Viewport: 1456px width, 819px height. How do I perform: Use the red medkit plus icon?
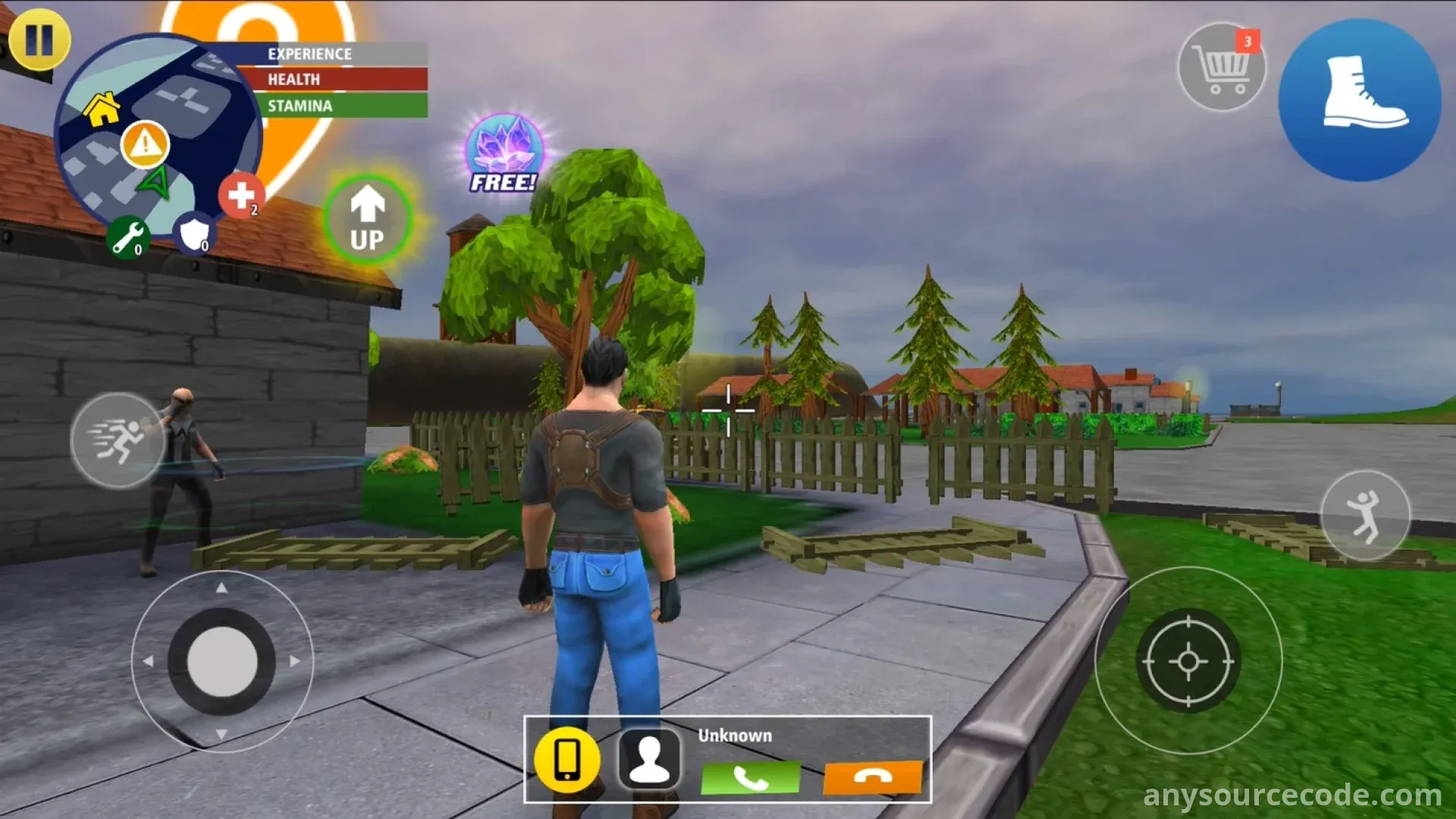[241, 195]
